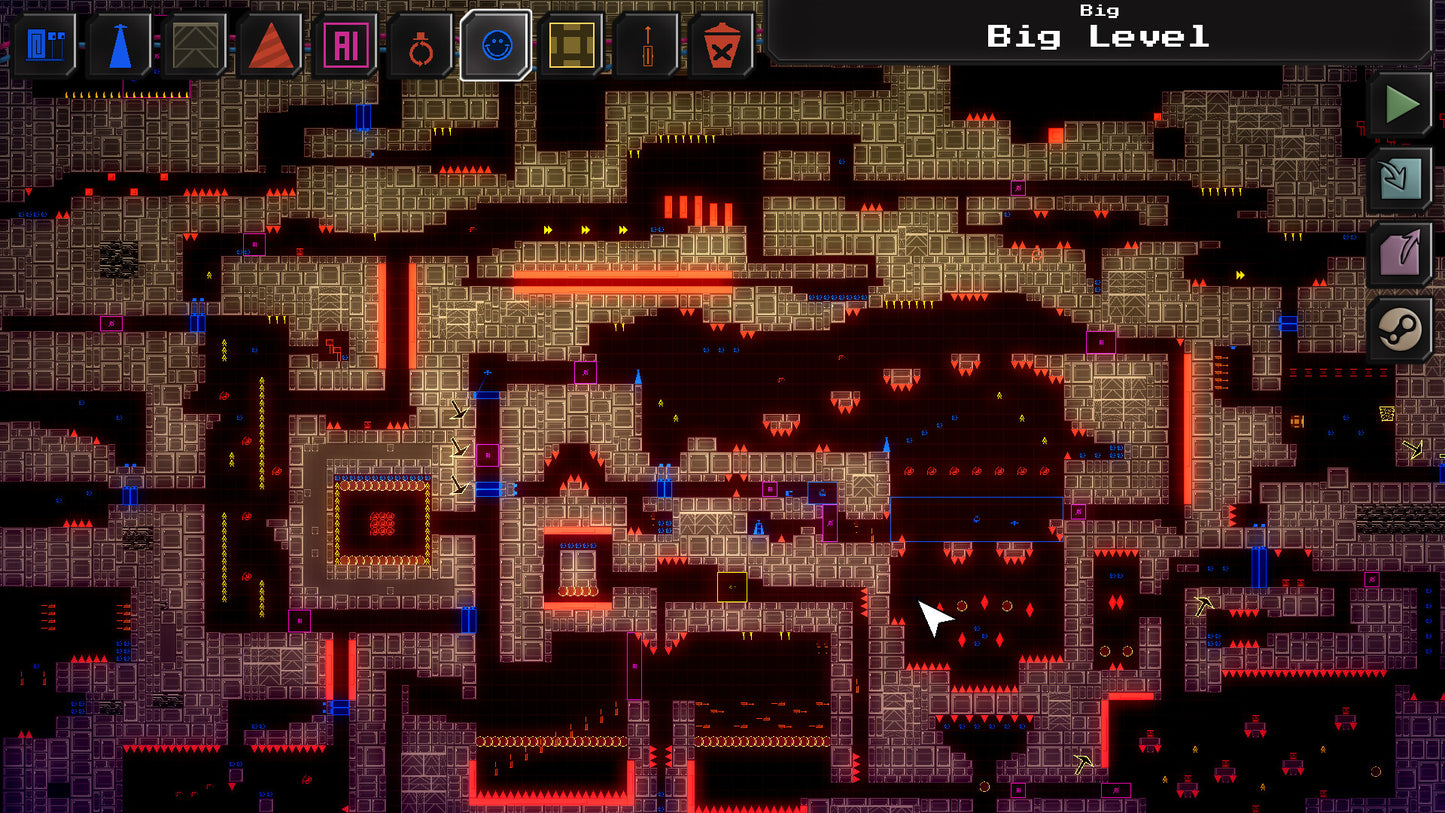Play the level with the green arrow
Viewport: 1445px width, 813px height.
(x=1400, y=104)
